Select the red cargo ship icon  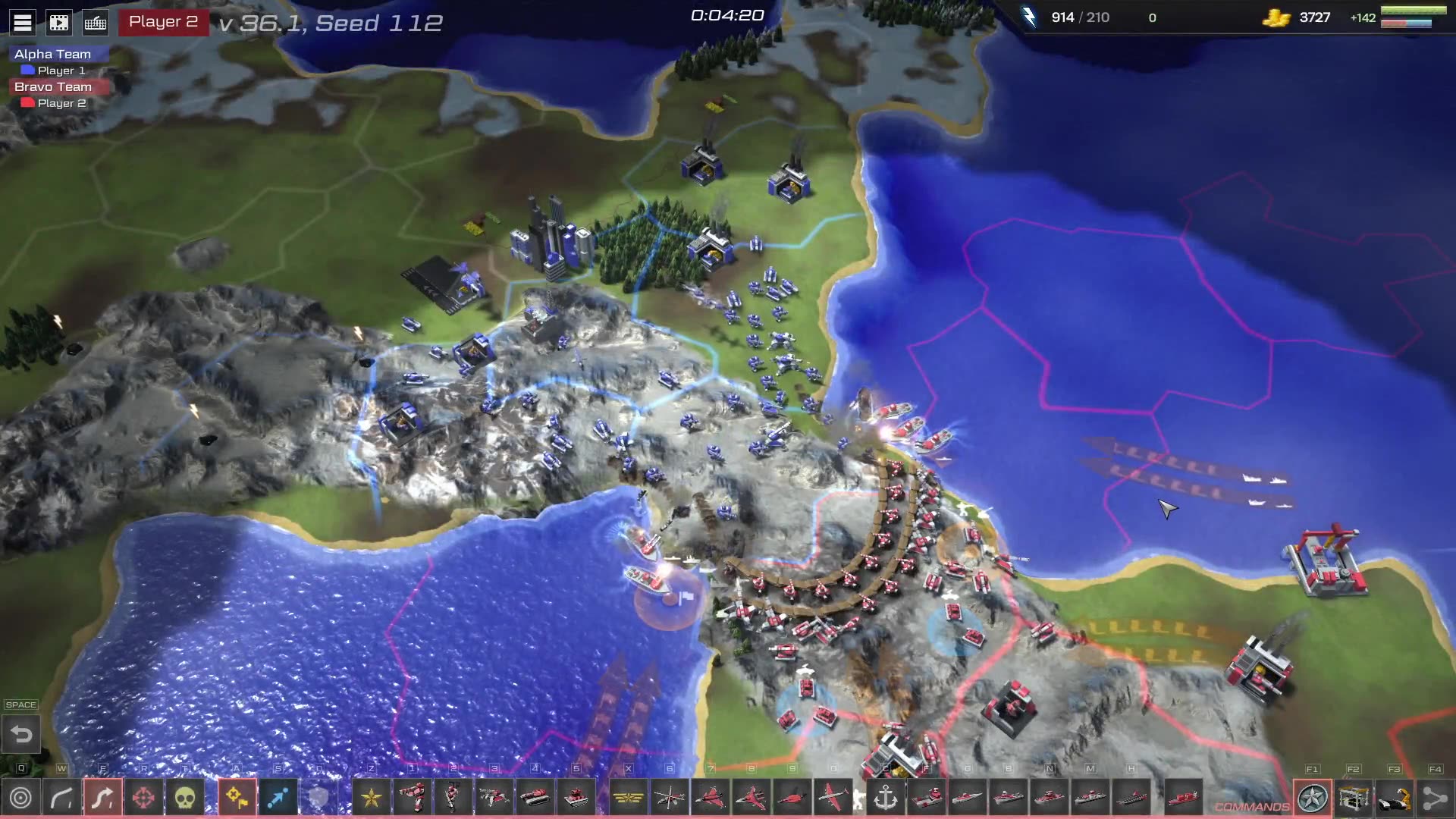[1183, 798]
